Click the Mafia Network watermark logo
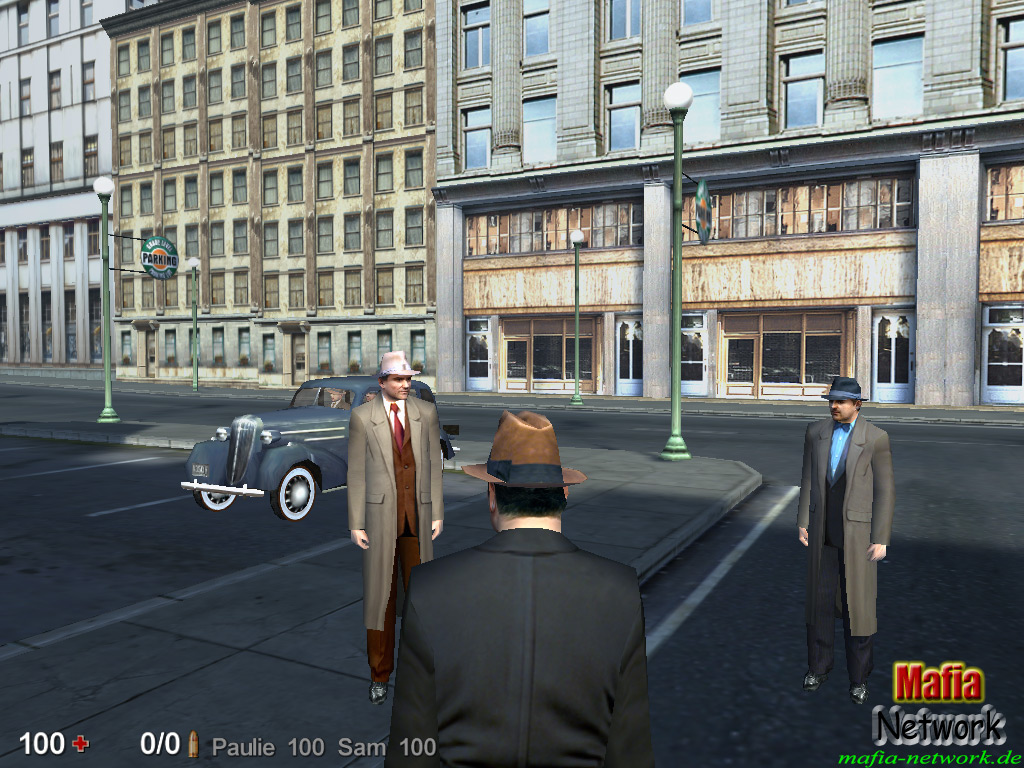 (x=938, y=704)
